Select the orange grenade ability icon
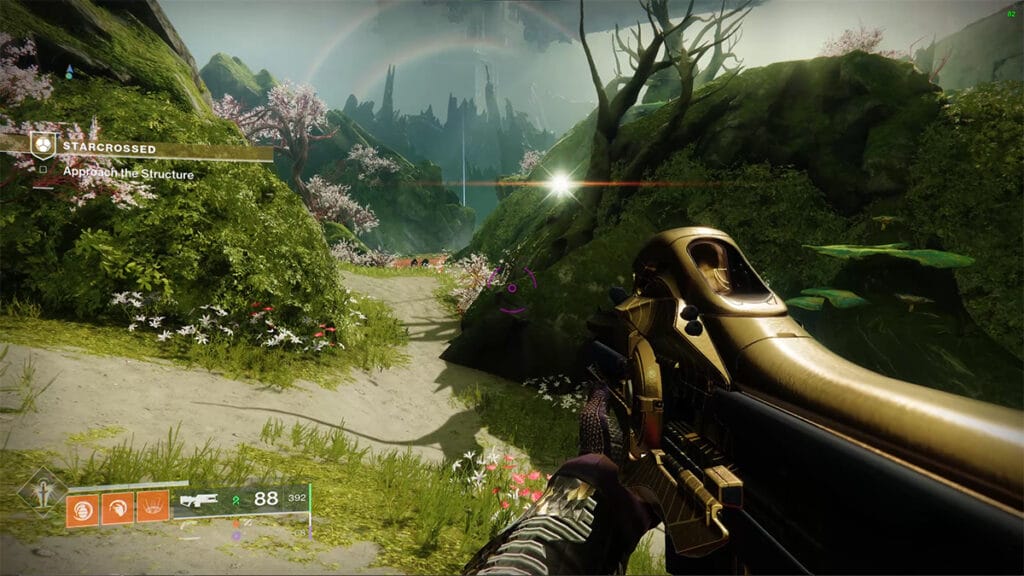The width and height of the screenshot is (1024, 576). [82, 509]
